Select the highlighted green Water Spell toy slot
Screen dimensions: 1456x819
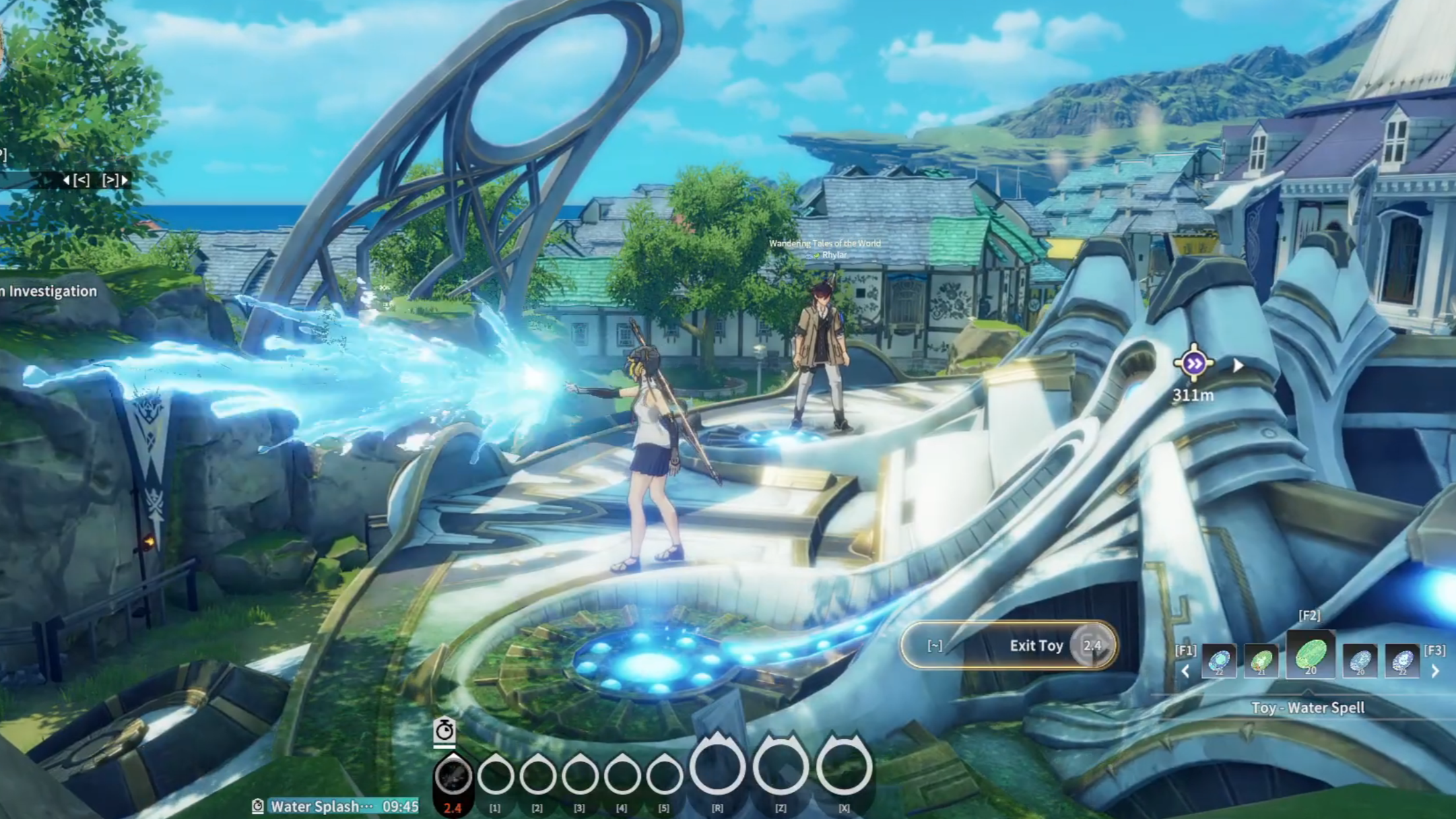click(x=1310, y=657)
